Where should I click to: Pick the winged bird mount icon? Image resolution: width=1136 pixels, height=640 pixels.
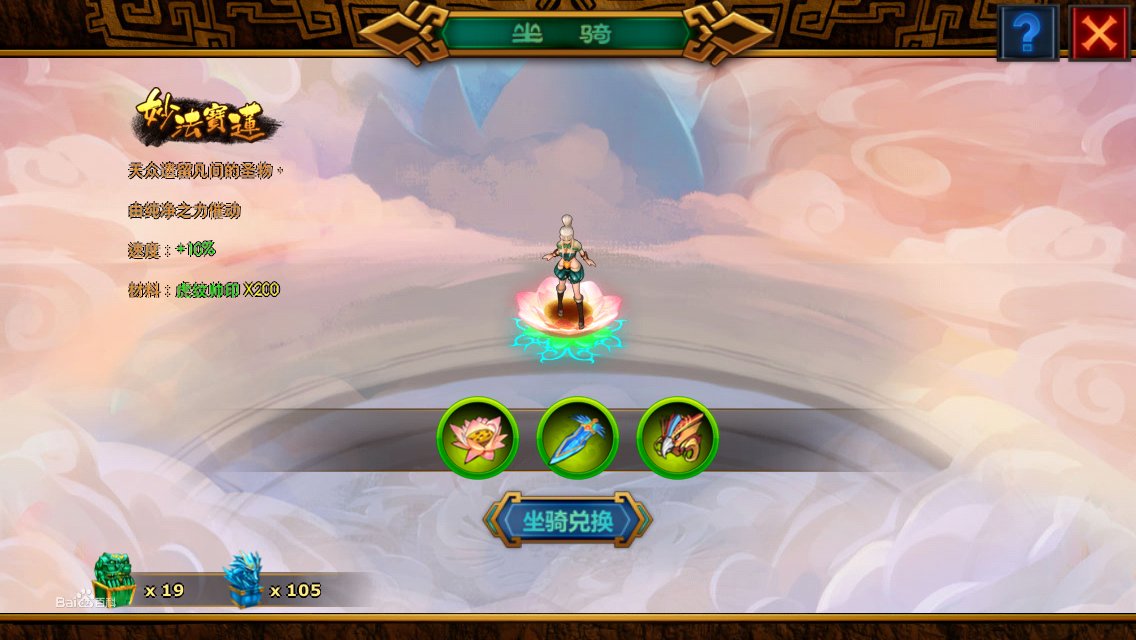(677, 438)
